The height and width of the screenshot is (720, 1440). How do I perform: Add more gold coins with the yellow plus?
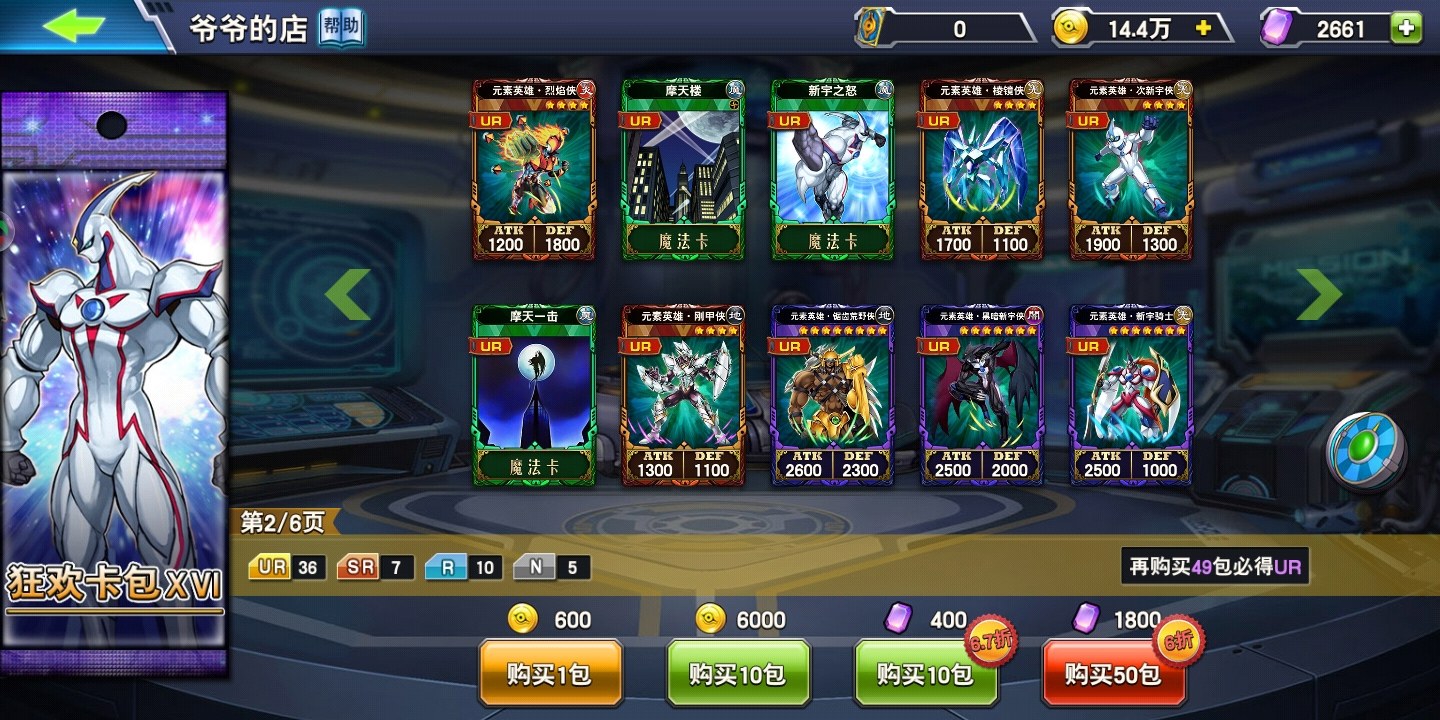pyautogui.click(x=1203, y=29)
